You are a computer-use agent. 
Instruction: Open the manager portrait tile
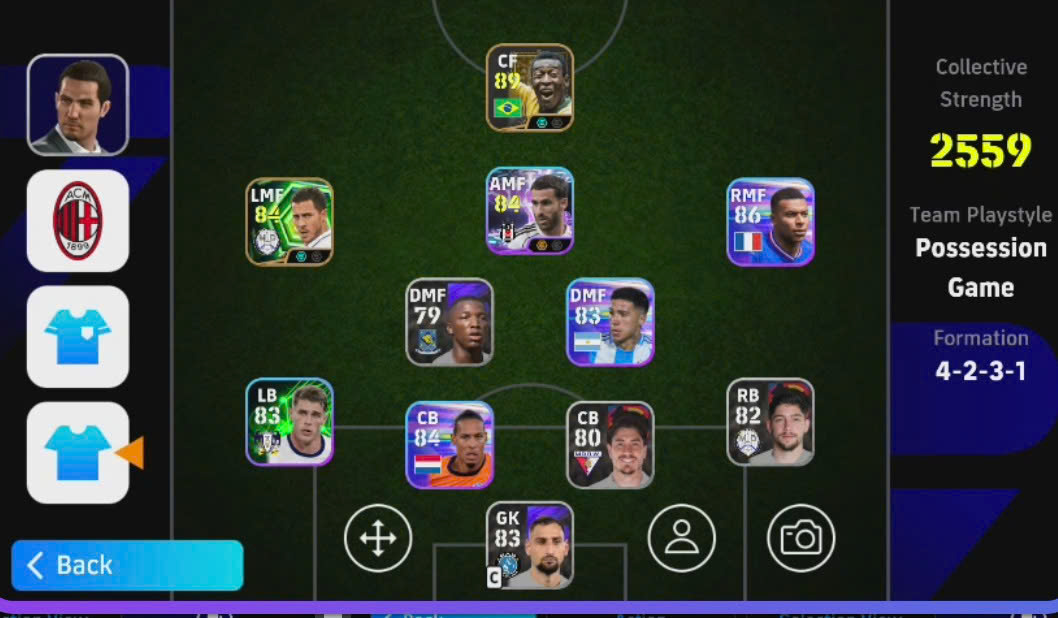pos(78,105)
